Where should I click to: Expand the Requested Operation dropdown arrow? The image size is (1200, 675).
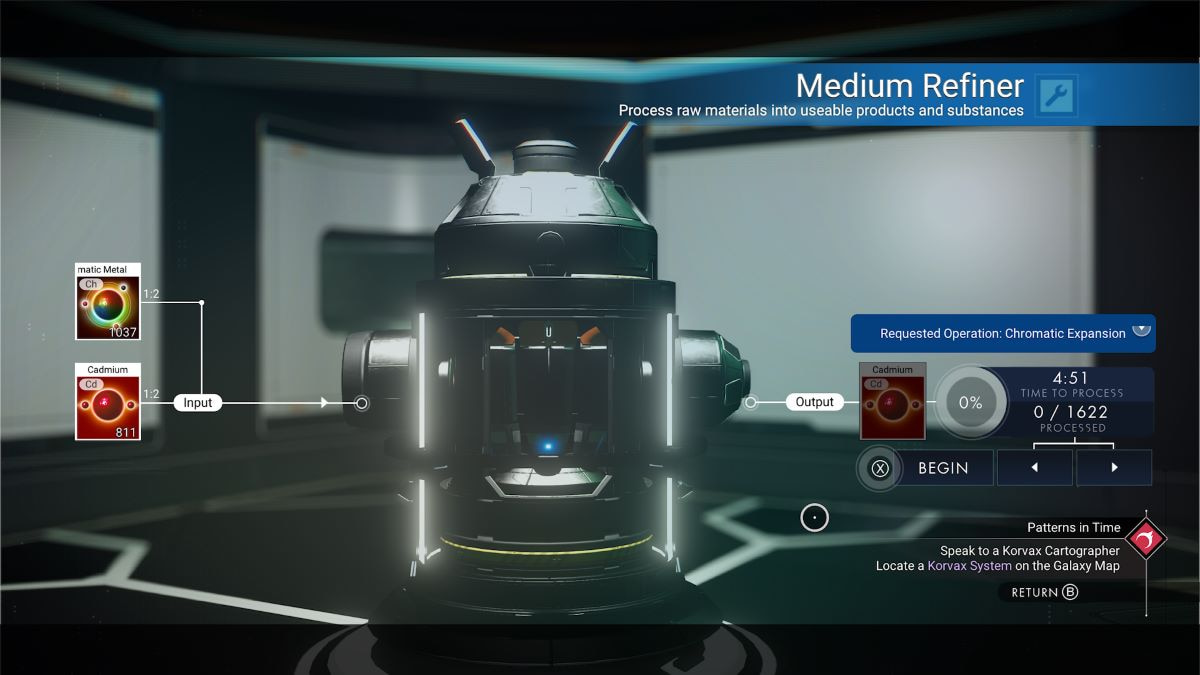(x=1141, y=331)
